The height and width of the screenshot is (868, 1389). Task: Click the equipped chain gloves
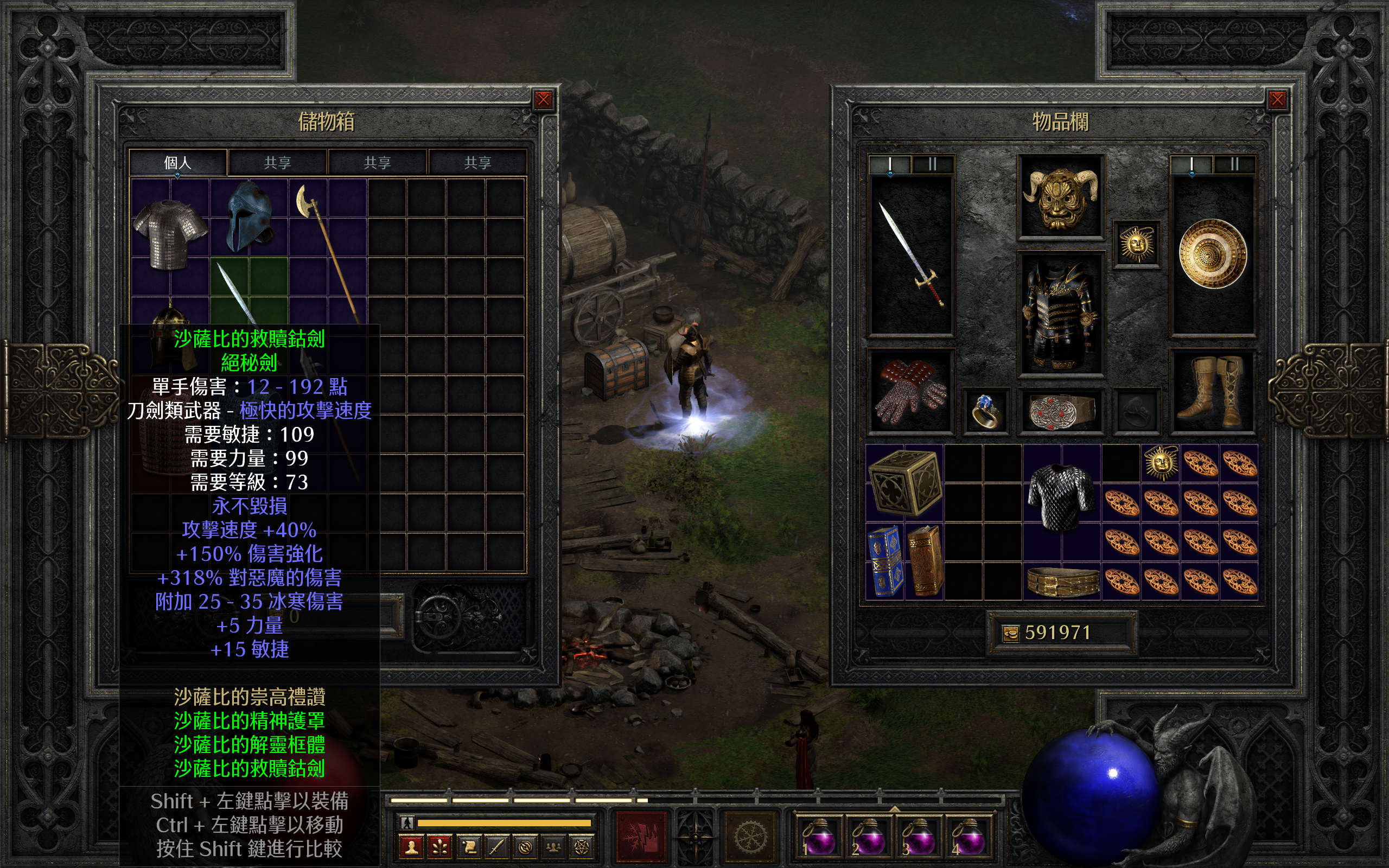pyautogui.click(x=910, y=392)
